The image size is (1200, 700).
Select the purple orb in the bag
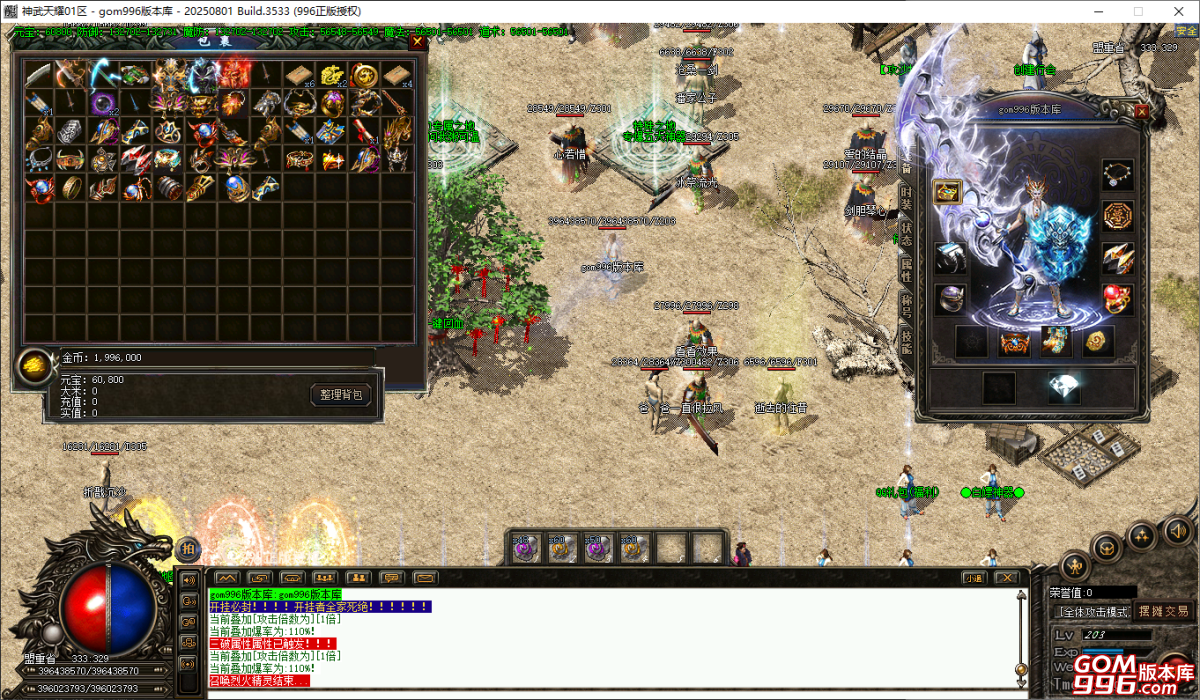point(101,103)
